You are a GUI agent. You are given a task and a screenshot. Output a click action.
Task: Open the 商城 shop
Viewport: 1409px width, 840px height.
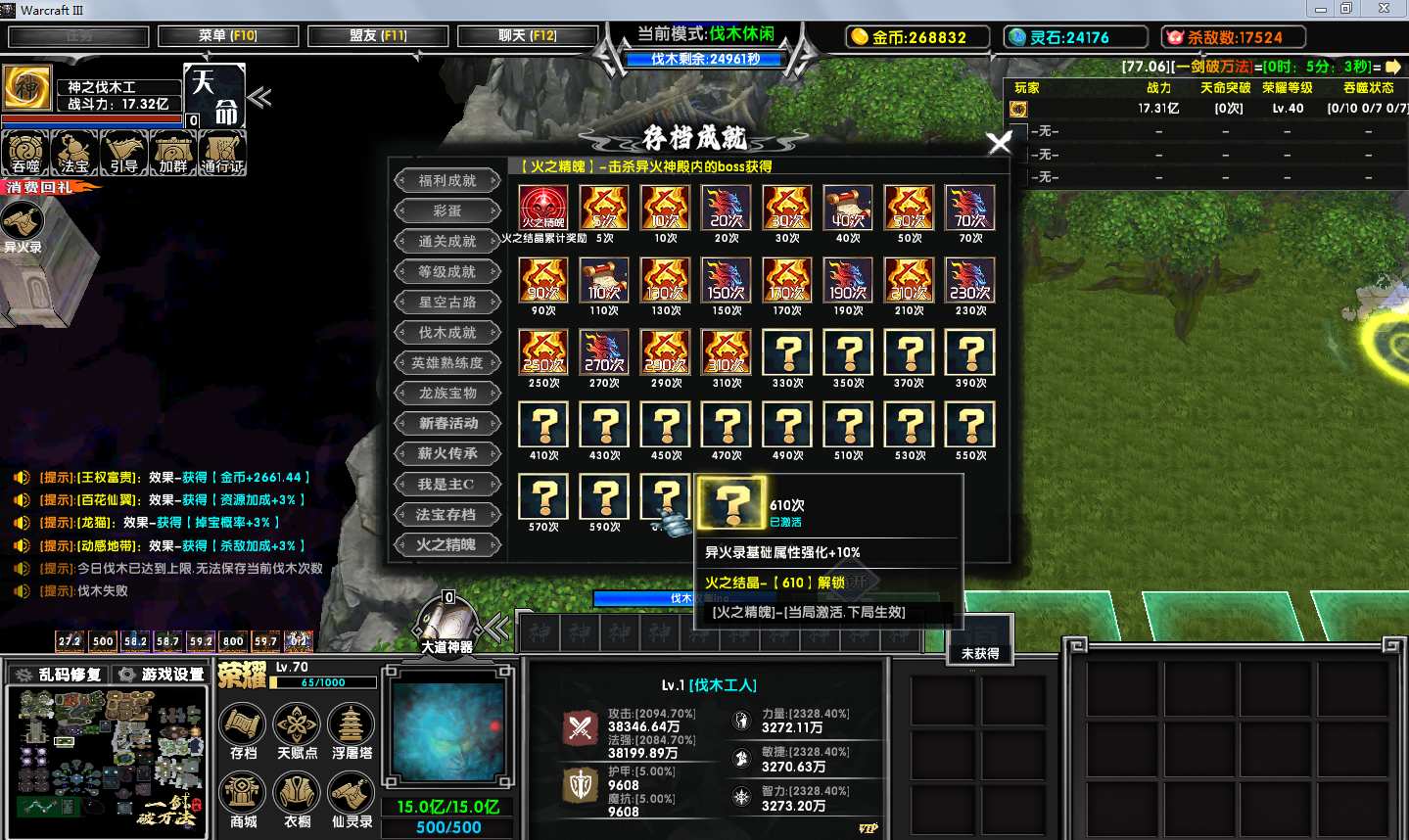[x=244, y=796]
